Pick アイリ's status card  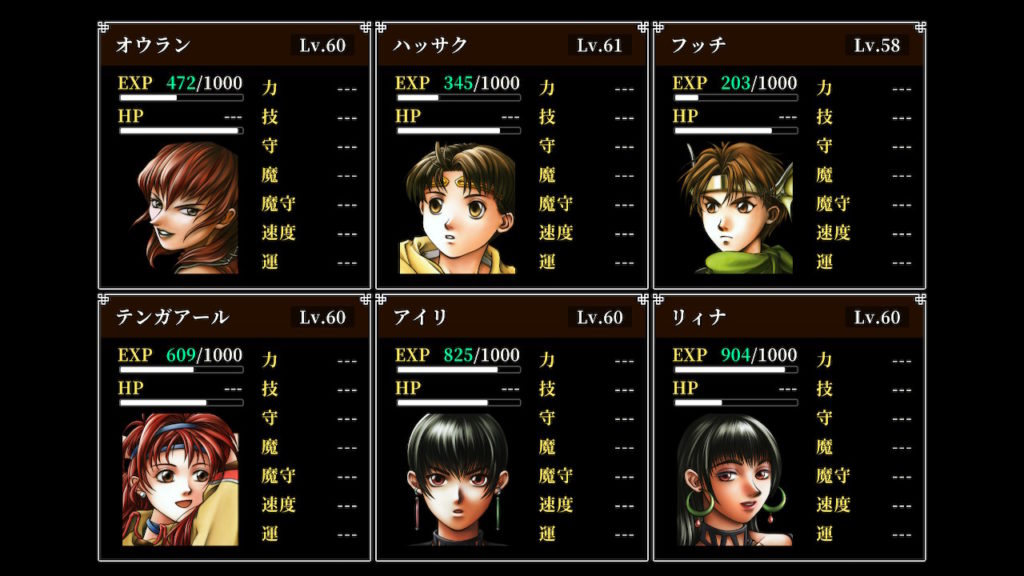coord(511,426)
